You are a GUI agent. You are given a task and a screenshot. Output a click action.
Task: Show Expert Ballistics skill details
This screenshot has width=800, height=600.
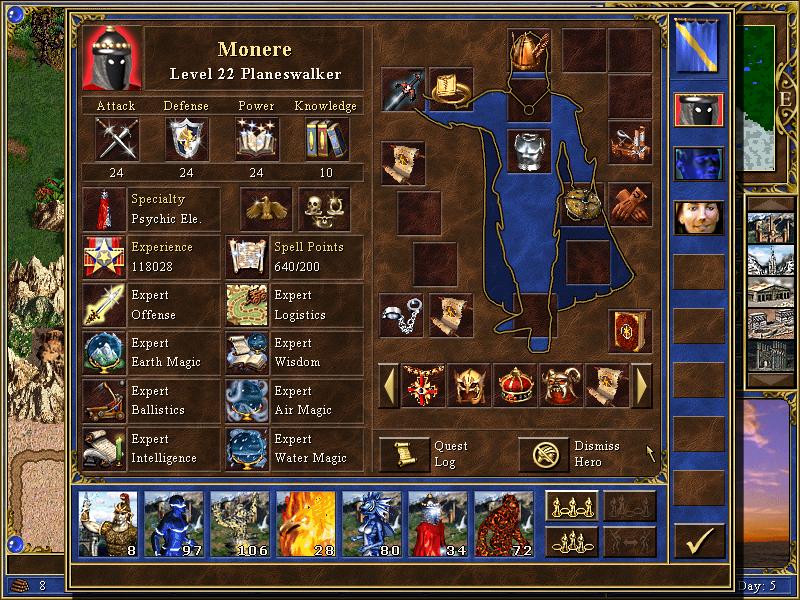(104, 401)
